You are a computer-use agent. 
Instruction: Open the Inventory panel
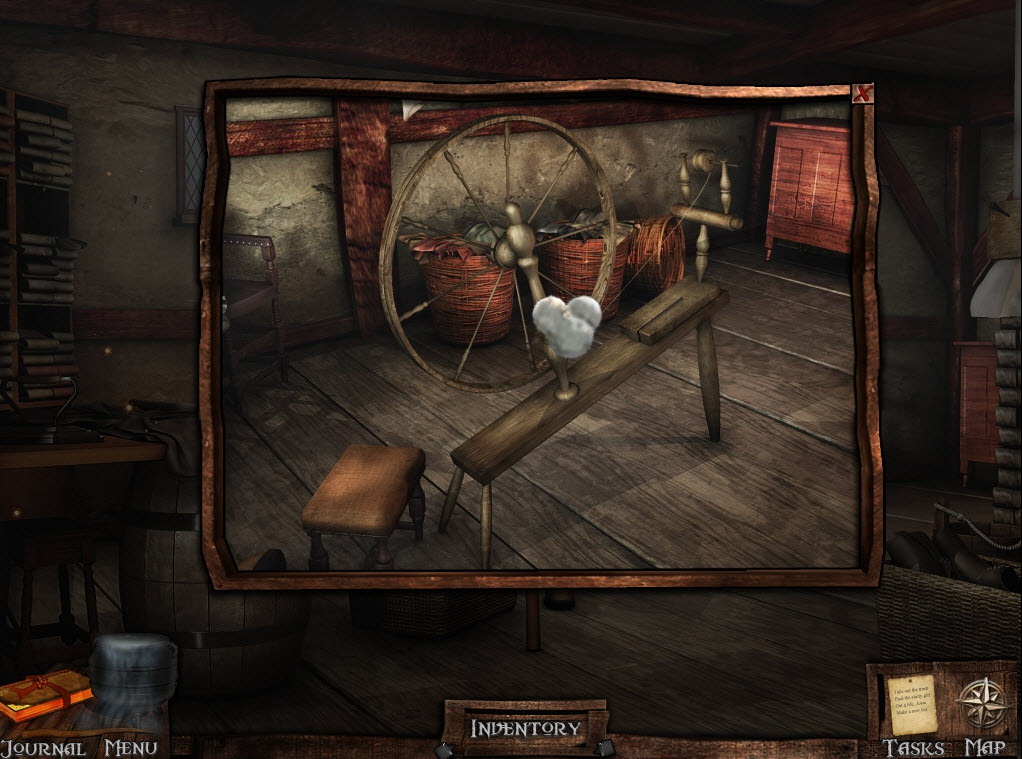pos(525,728)
